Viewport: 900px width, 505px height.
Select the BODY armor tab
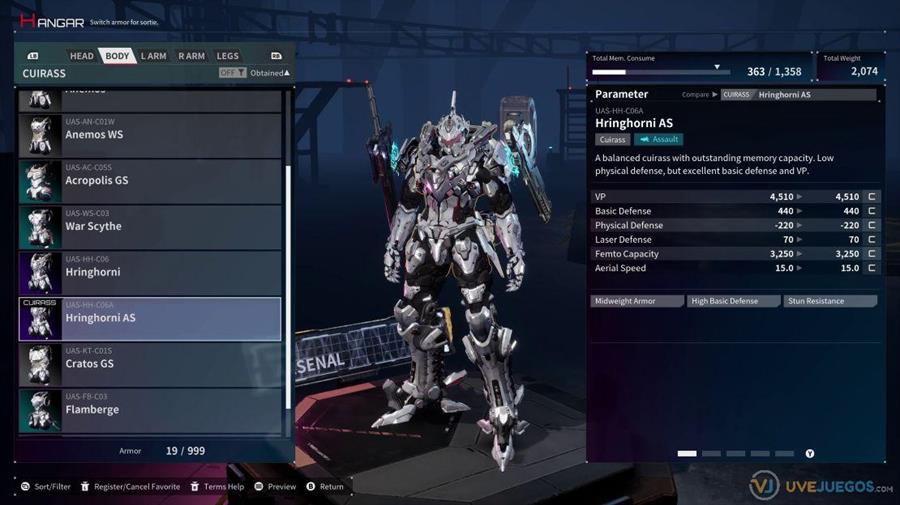(x=117, y=56)
